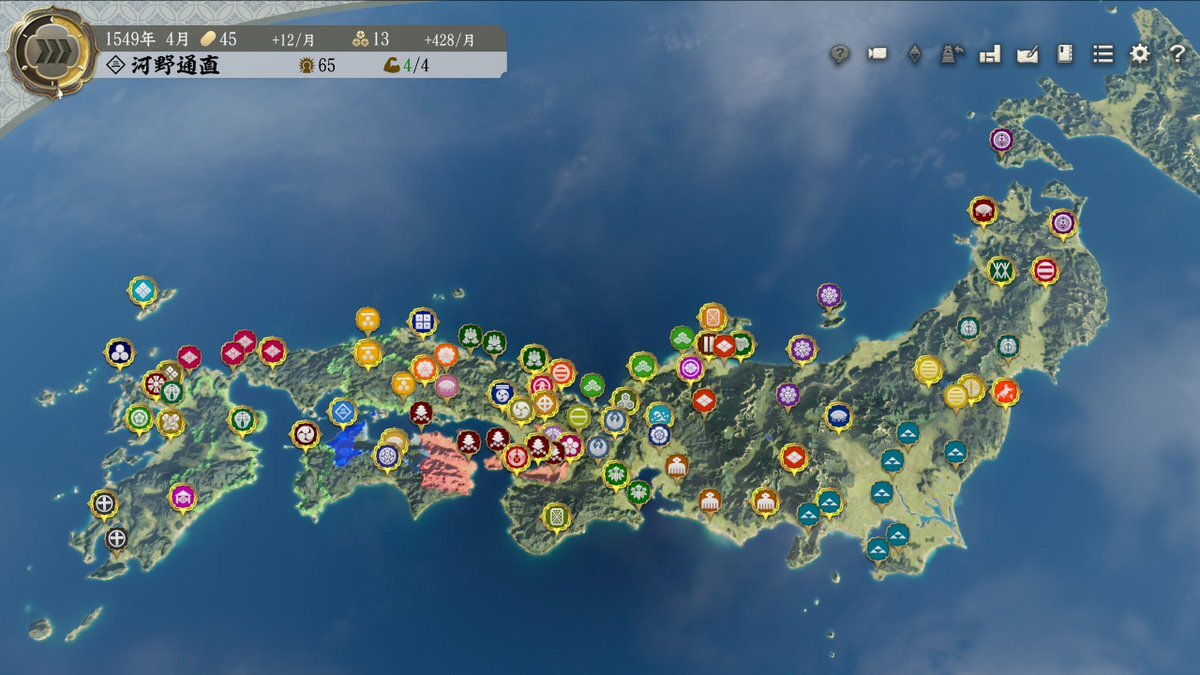
Task: Open help with the plain question mark
Action: click(x=1177, y=54)
